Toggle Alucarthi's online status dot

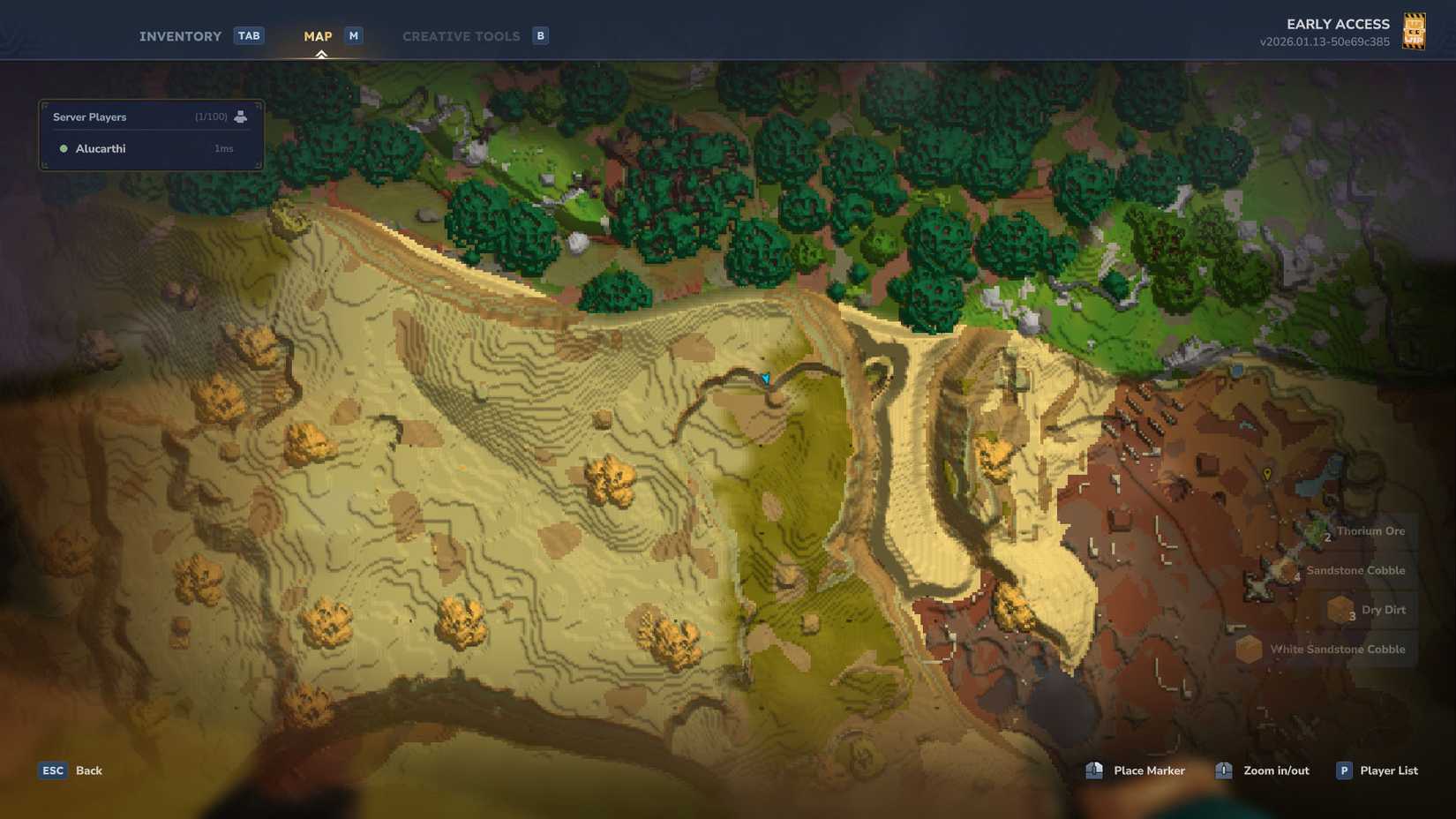62,148
